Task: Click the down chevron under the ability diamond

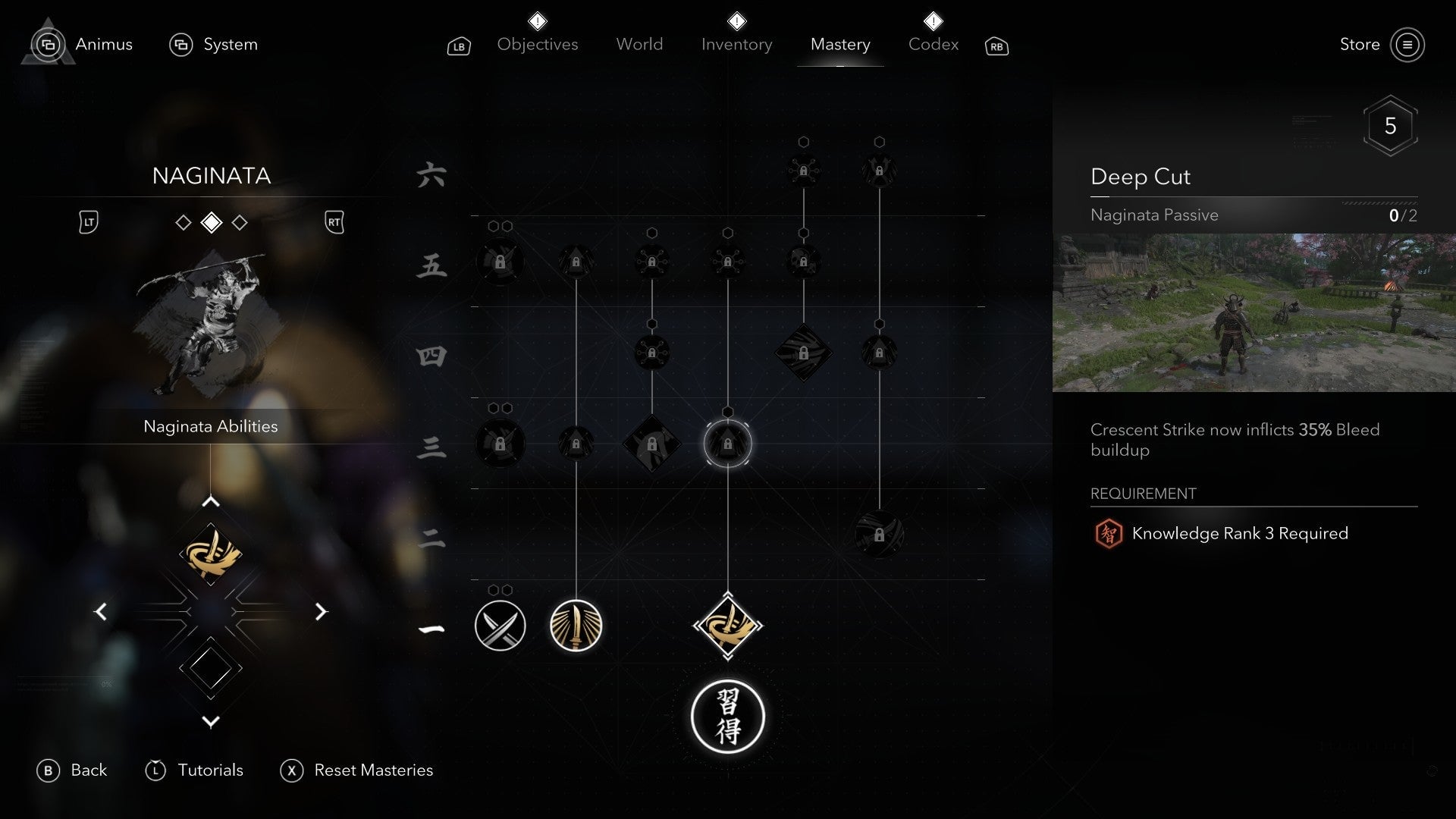Action: [x=211, y=721]
